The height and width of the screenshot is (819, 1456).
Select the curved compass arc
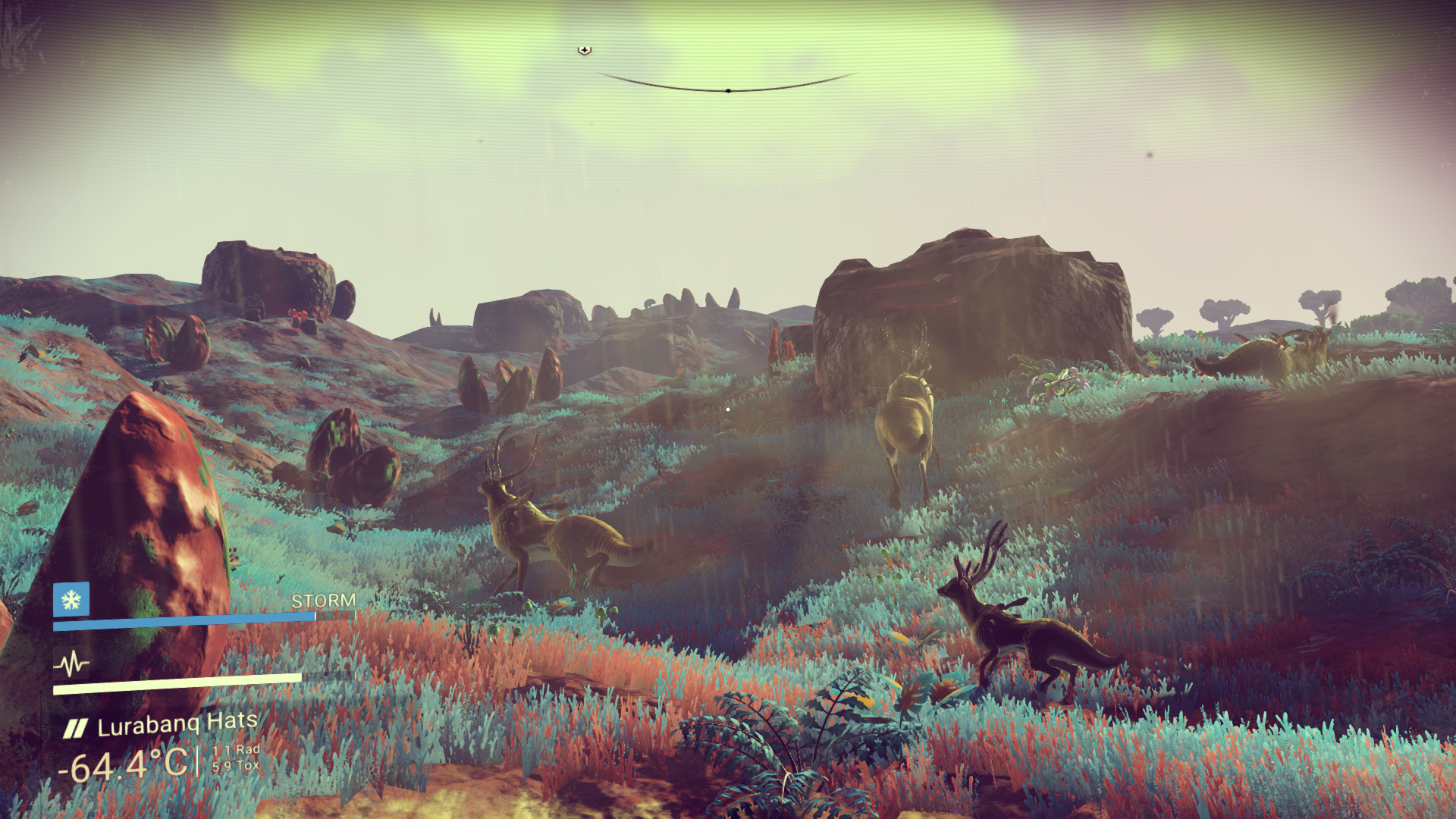727,87
